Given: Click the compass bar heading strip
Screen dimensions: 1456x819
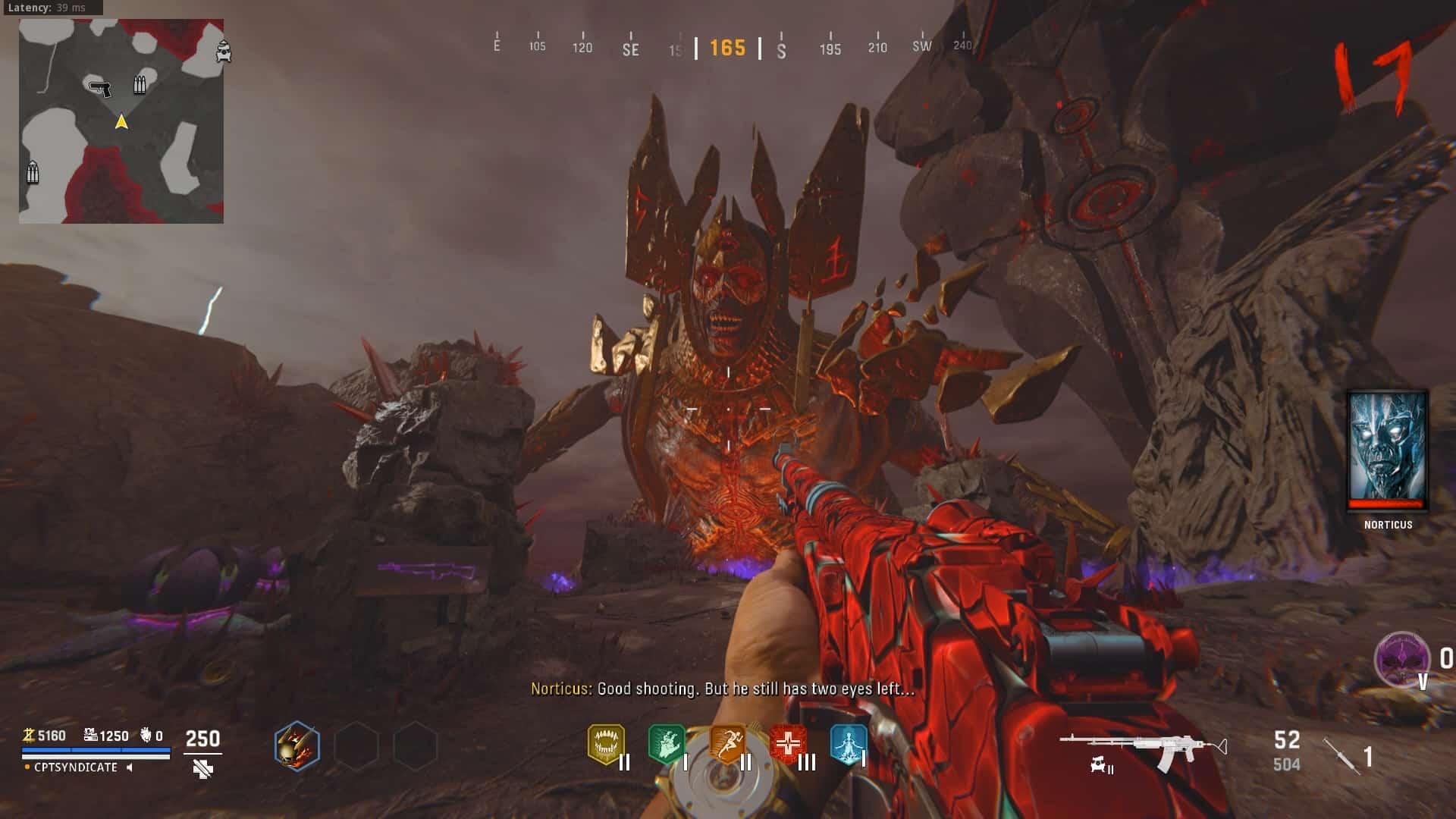Looking at the screenshot, I should click(x=728, y=48).
